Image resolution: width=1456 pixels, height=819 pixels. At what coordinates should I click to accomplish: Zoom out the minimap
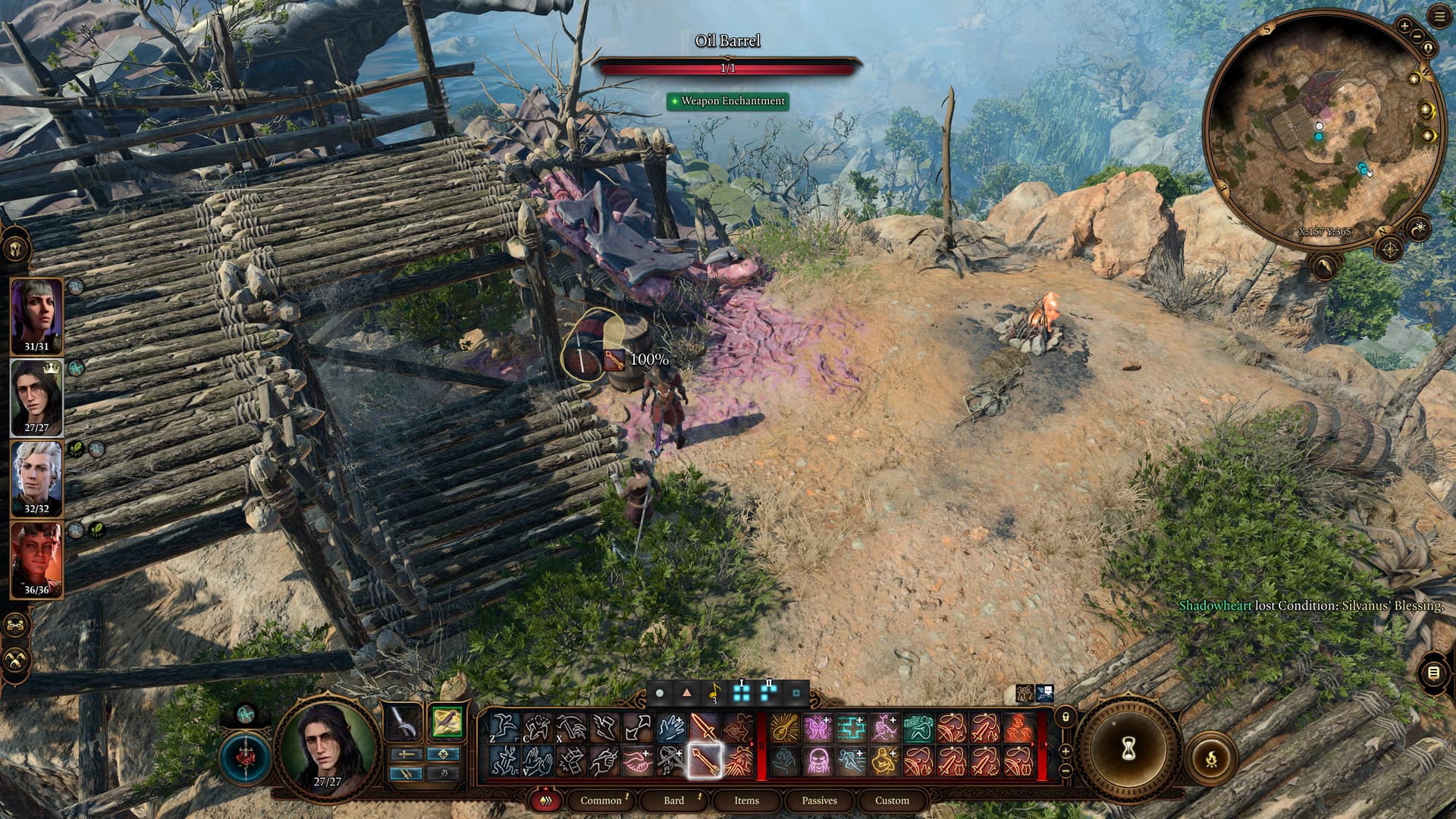tap(1416, 36)
